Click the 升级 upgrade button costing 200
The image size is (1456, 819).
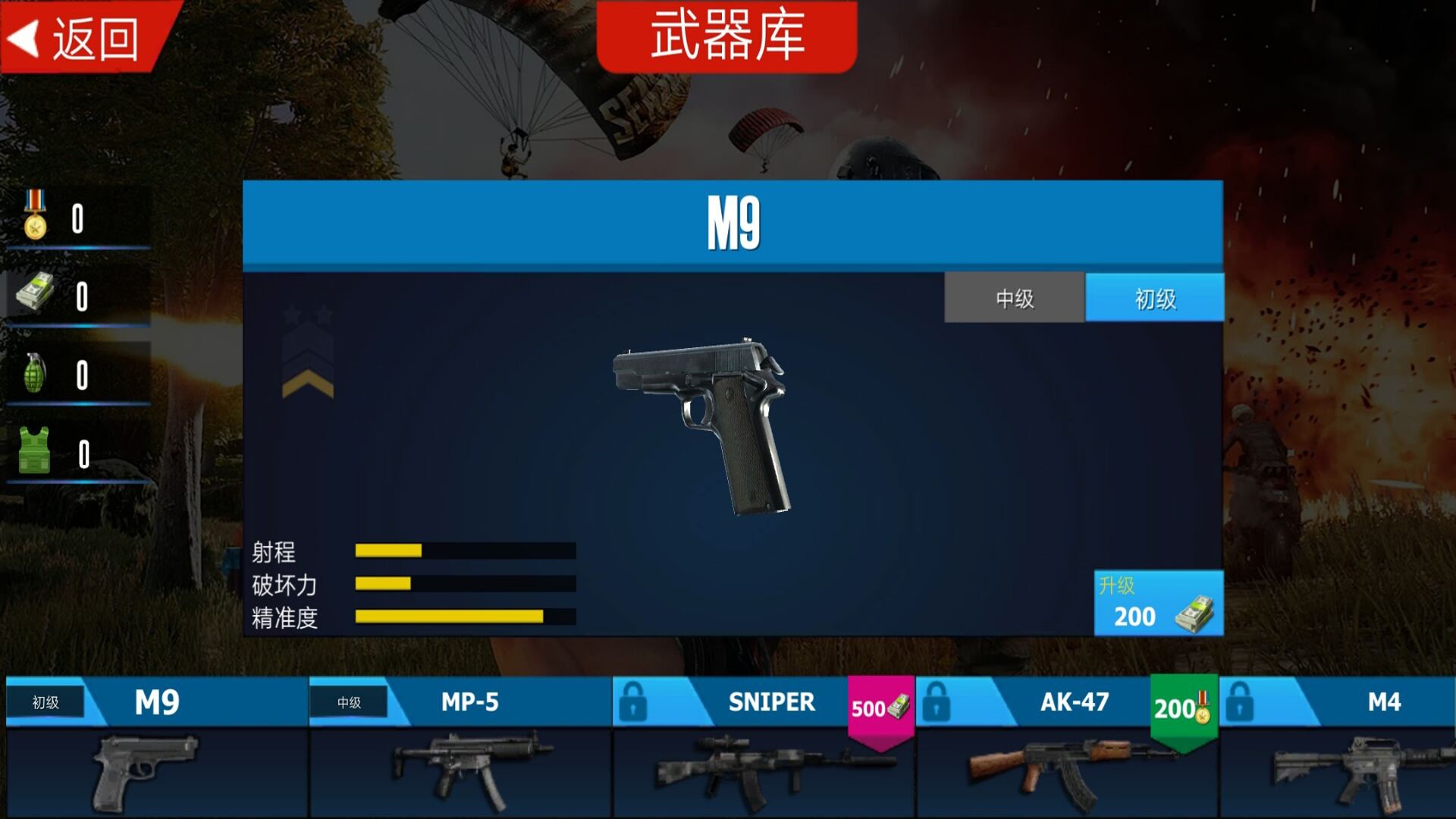click(1158, 601)
